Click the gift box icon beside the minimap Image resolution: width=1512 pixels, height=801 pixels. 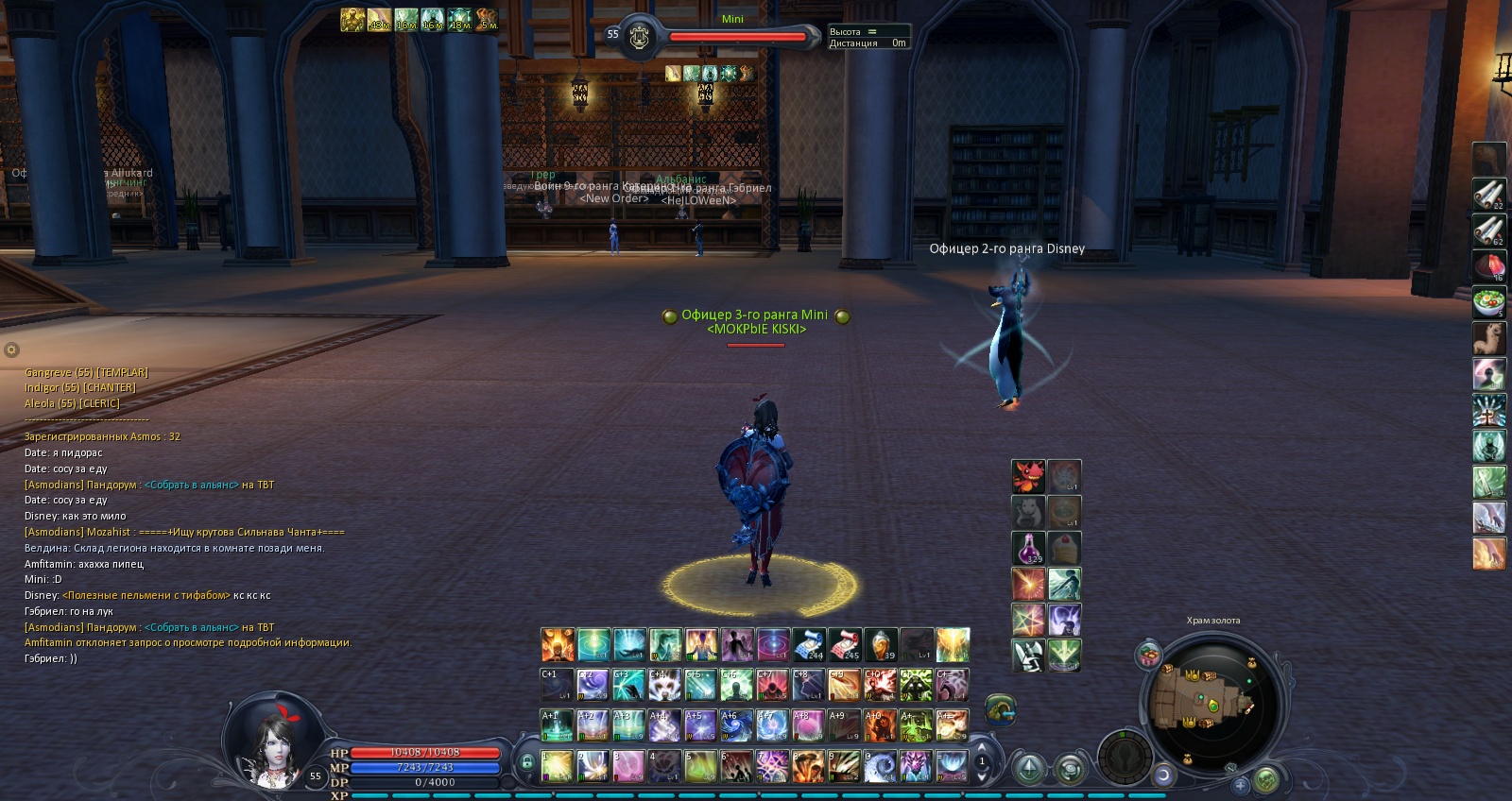(1149, 656)
